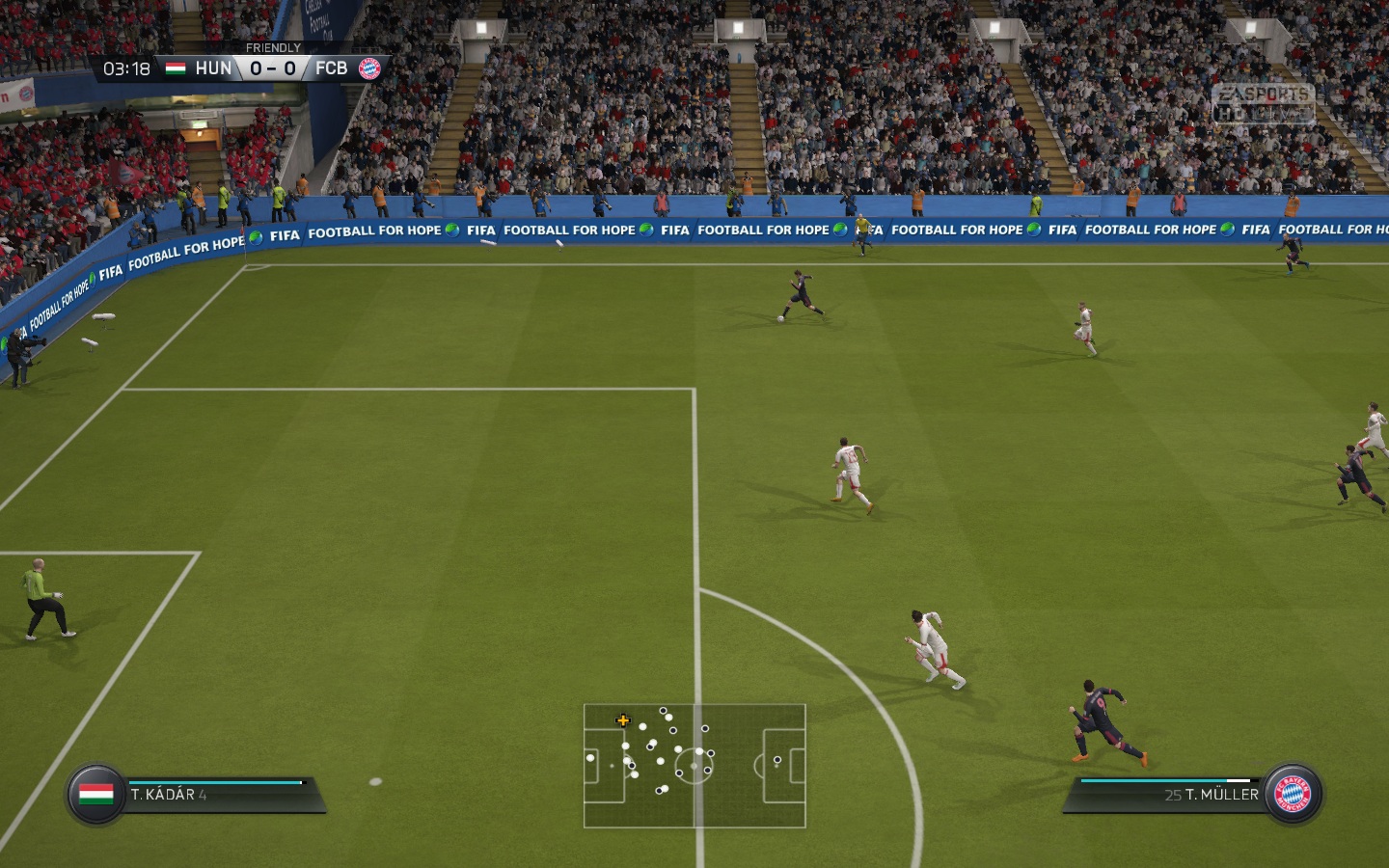
Task: Click the pitch radar minimap
Action: pyautogui.click(x=694, y=766)
